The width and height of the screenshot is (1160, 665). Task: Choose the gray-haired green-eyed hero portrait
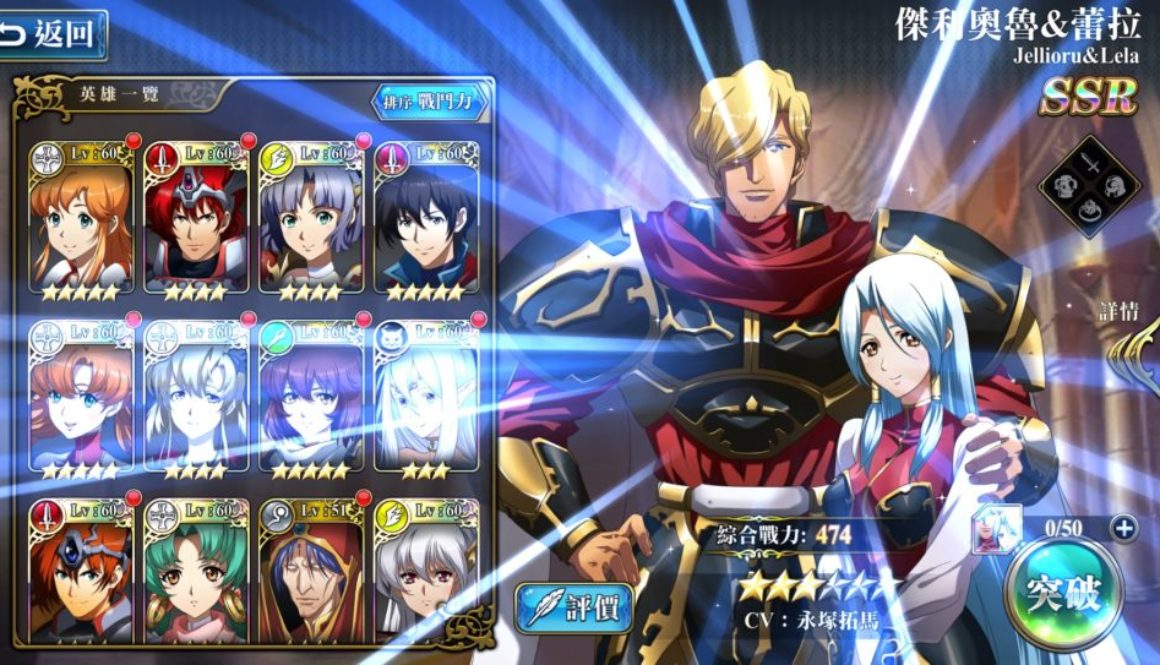pos(311,220)
